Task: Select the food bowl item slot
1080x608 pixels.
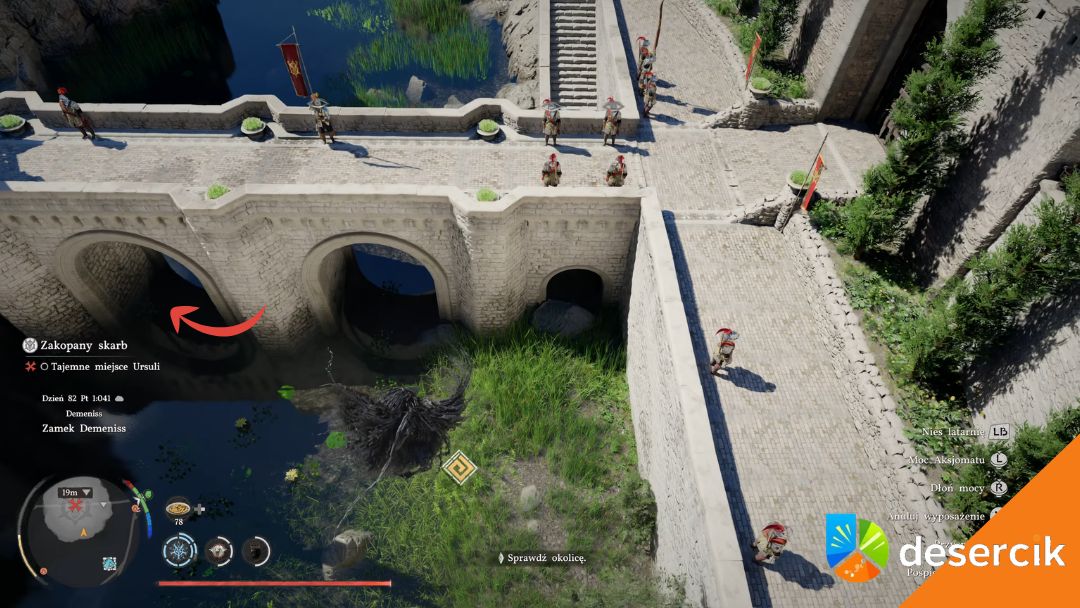Action: pyautogui.click(x=180, y=506)
